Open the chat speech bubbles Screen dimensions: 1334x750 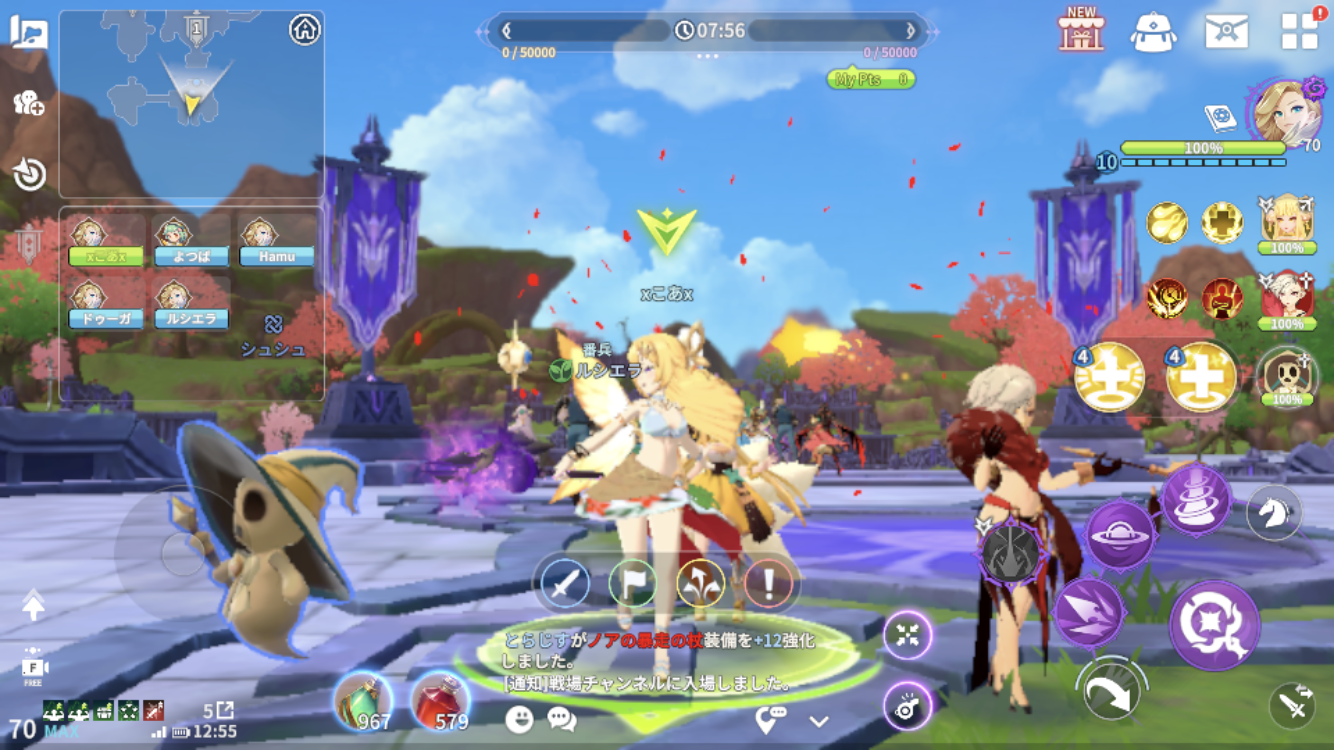[562, 719]
